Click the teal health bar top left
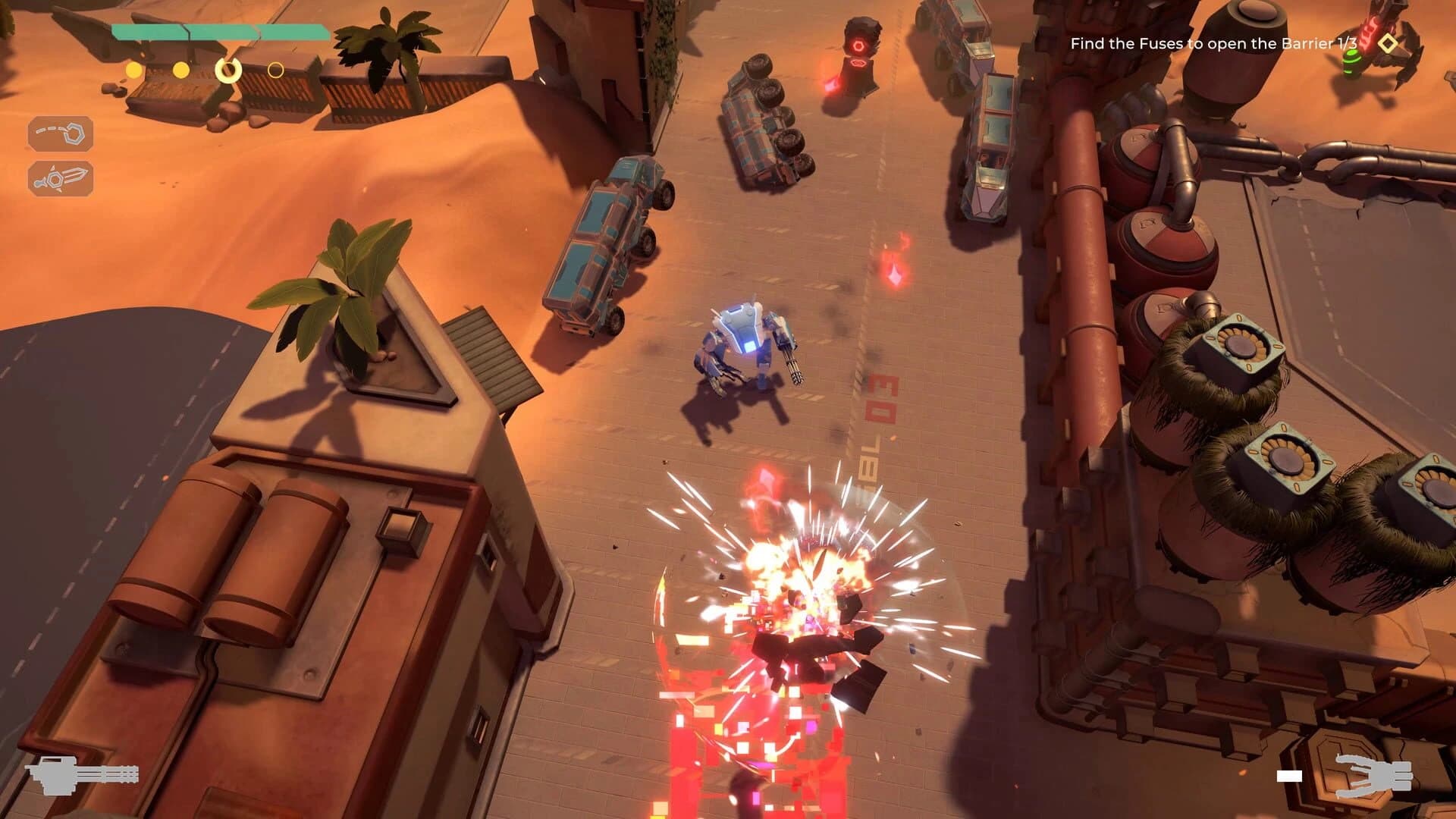 click(220, 31)
